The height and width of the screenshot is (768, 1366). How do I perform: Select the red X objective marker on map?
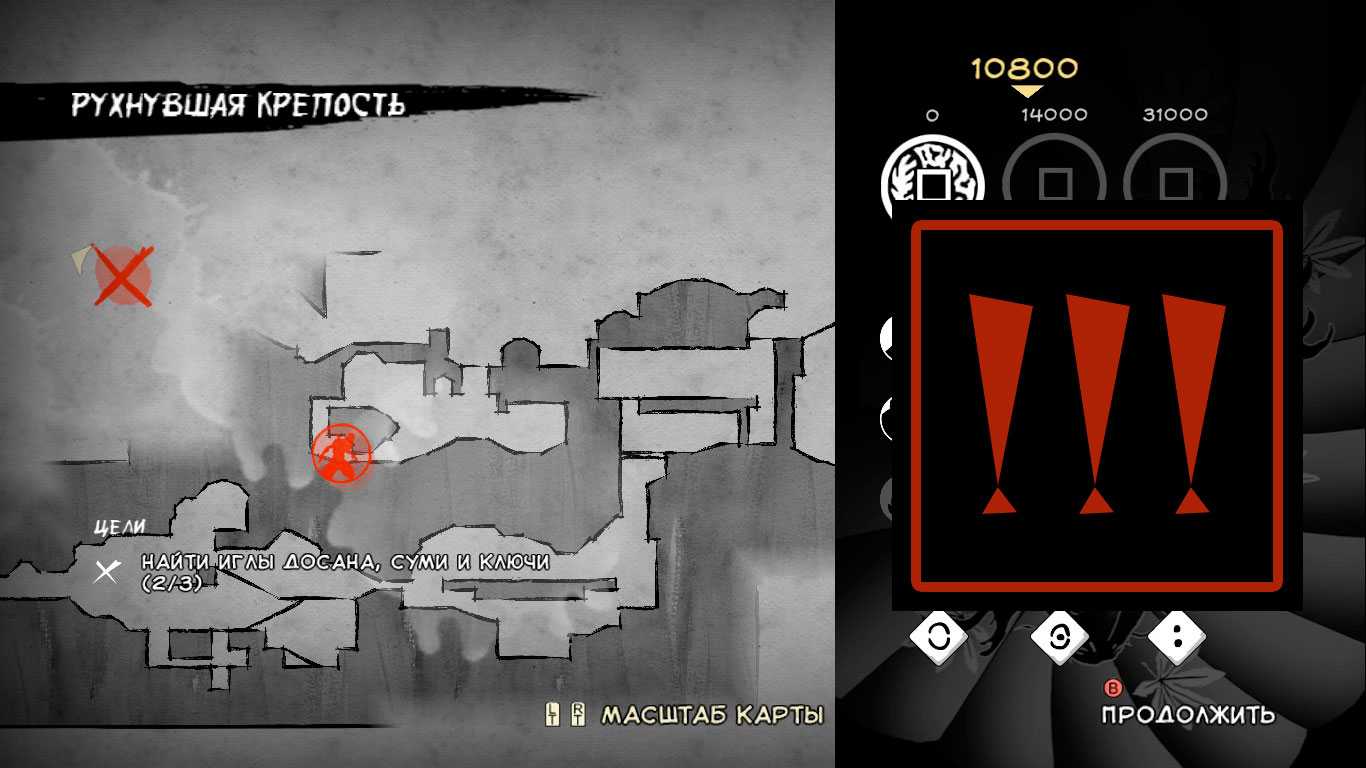122,276
